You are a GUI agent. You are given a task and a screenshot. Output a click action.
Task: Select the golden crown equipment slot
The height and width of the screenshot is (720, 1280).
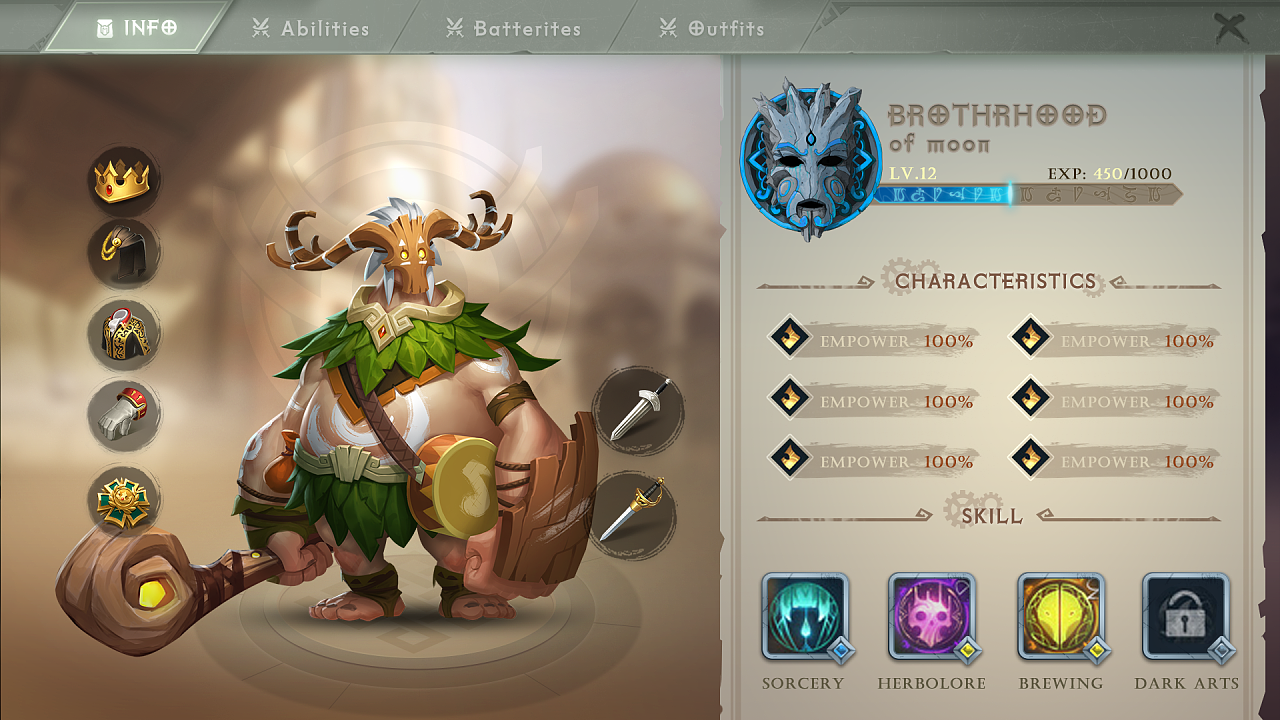click(x=122, y=181)
